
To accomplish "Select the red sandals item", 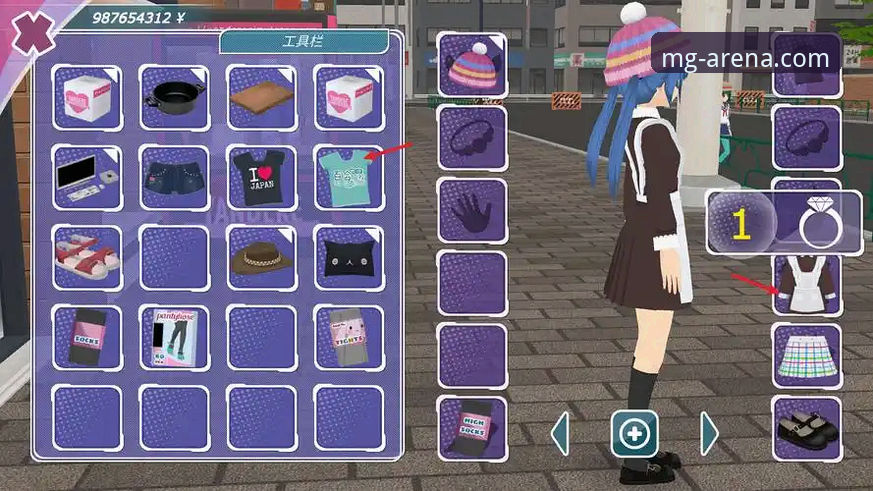I will pos(87,258).
